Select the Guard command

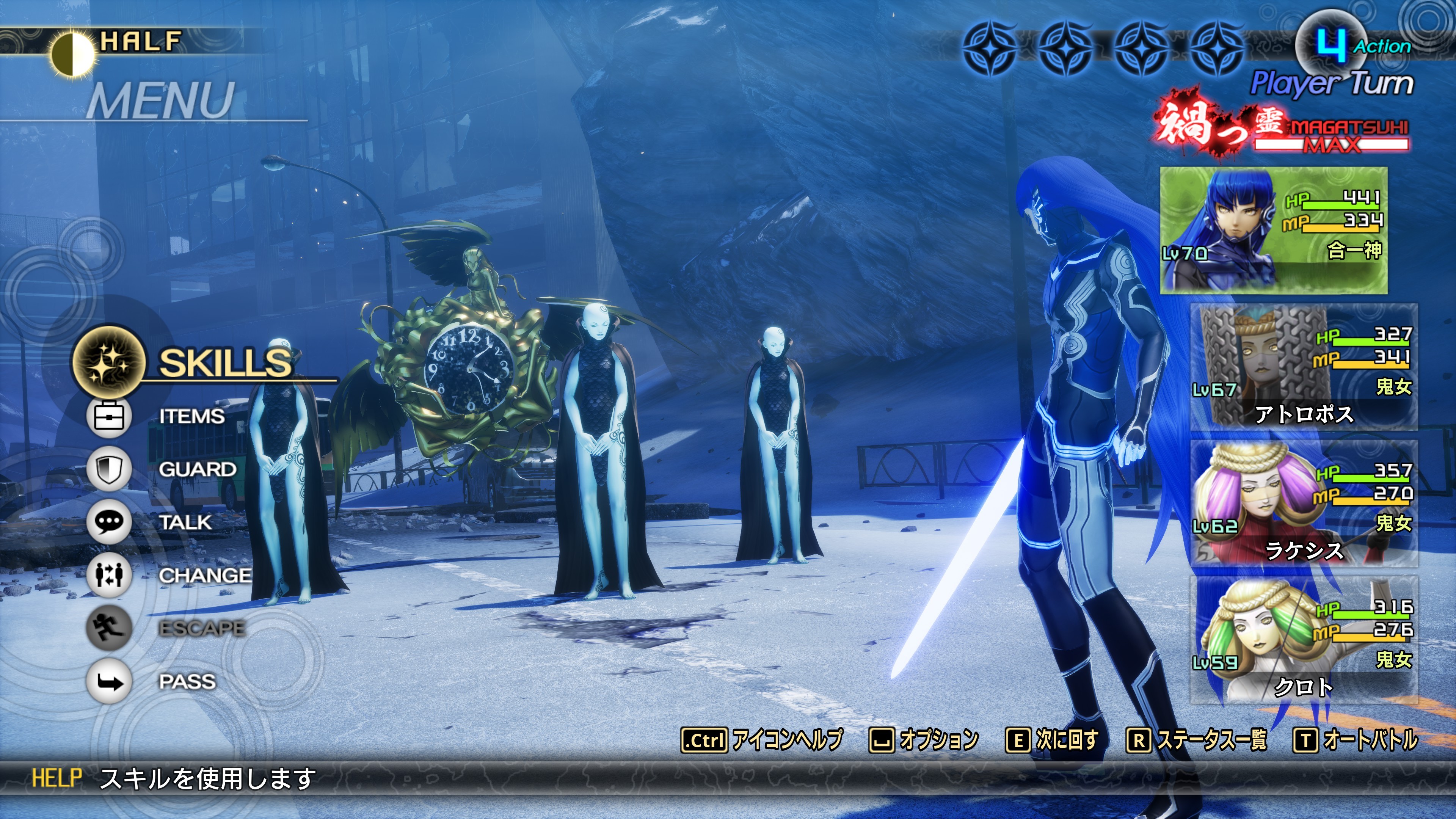[x=197, y=469]
